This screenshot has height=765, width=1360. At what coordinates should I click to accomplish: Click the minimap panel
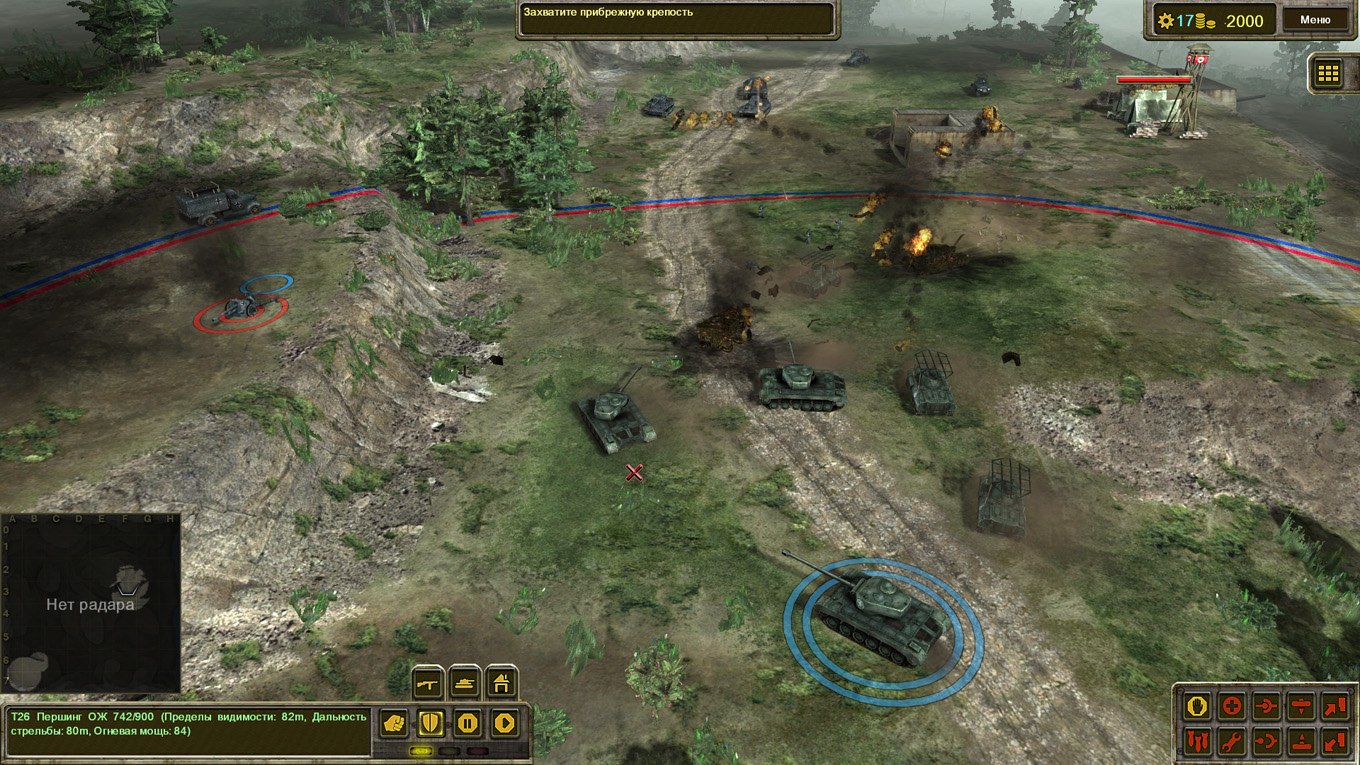[90, 603]
